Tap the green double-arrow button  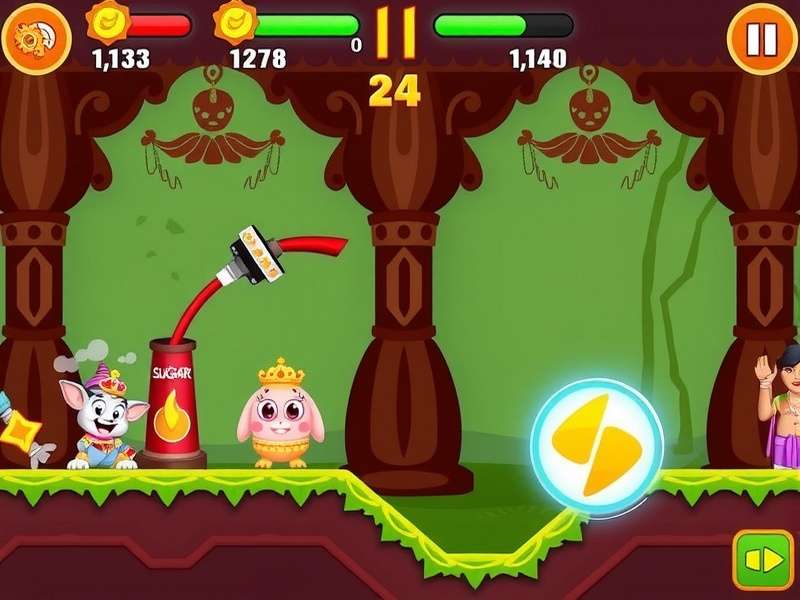pos(763,559)
